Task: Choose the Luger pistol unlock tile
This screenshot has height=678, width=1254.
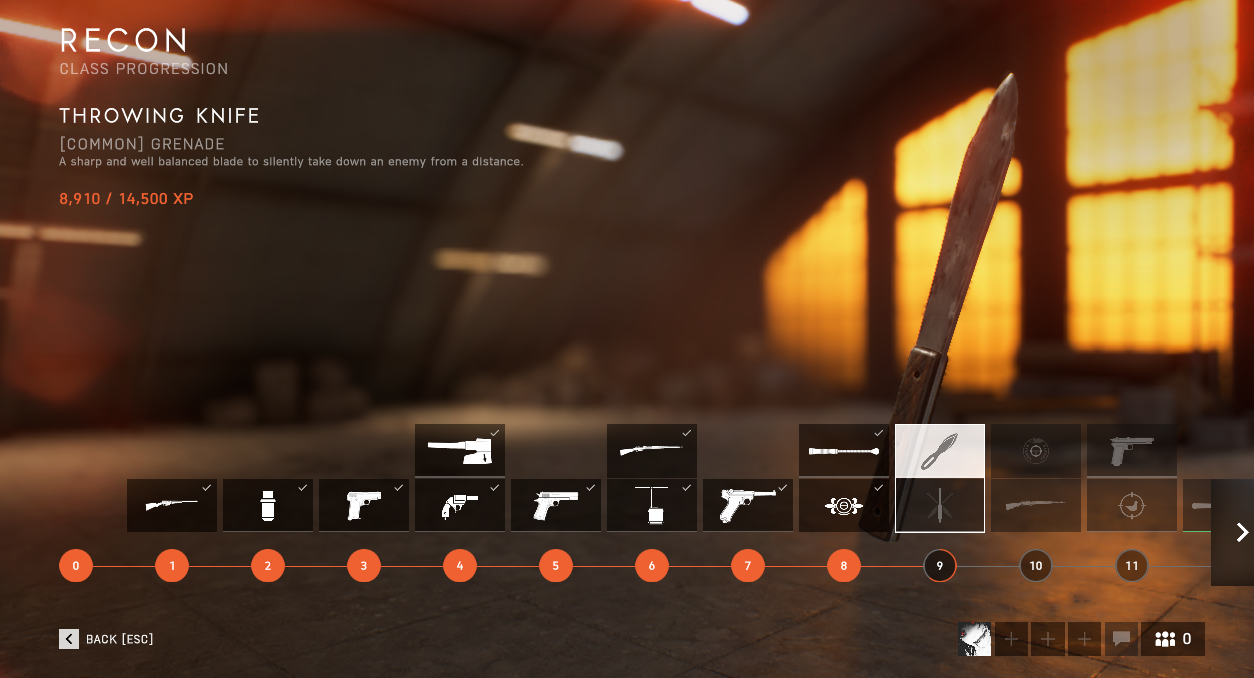Action: 747,505
